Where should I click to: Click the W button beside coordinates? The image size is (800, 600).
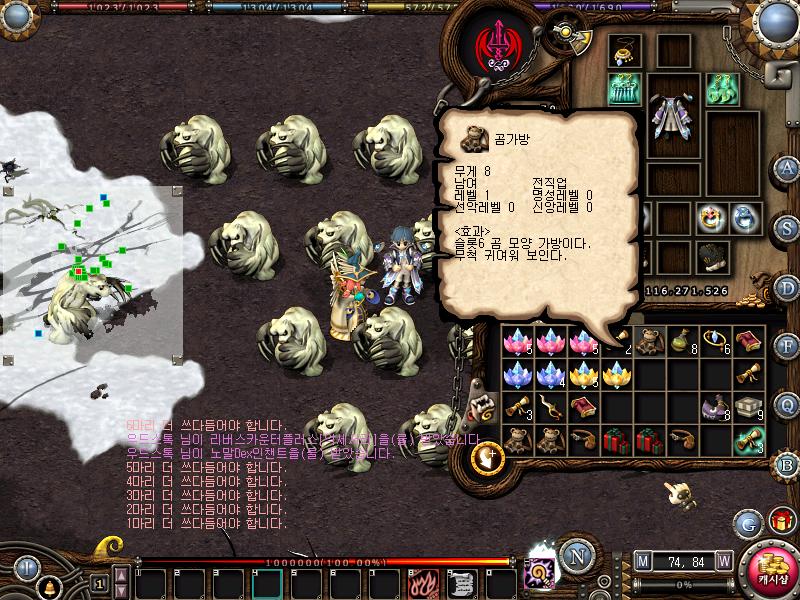[x=722, y=560]
